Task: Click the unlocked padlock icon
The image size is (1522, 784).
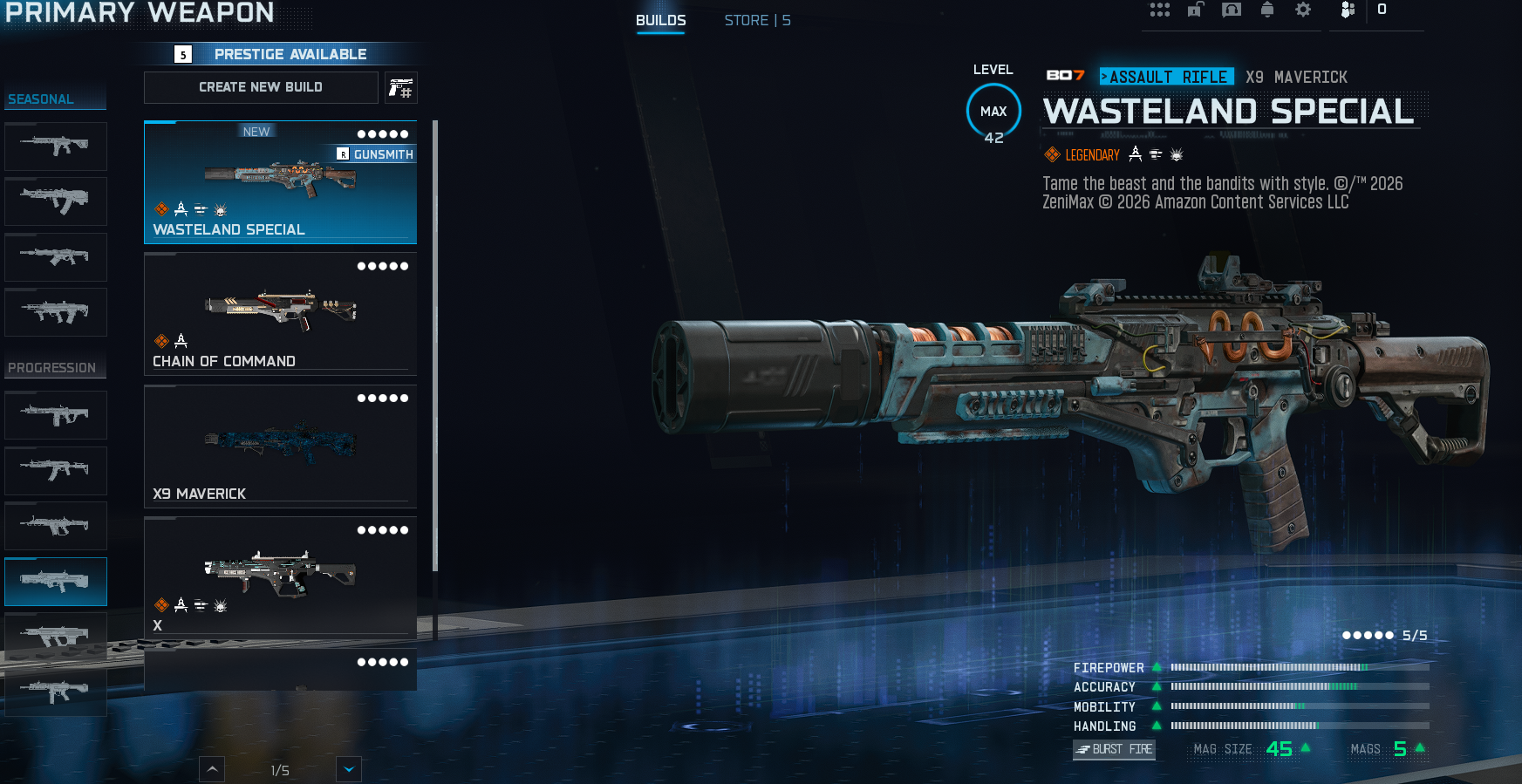Action: [x=1195, y=10]
